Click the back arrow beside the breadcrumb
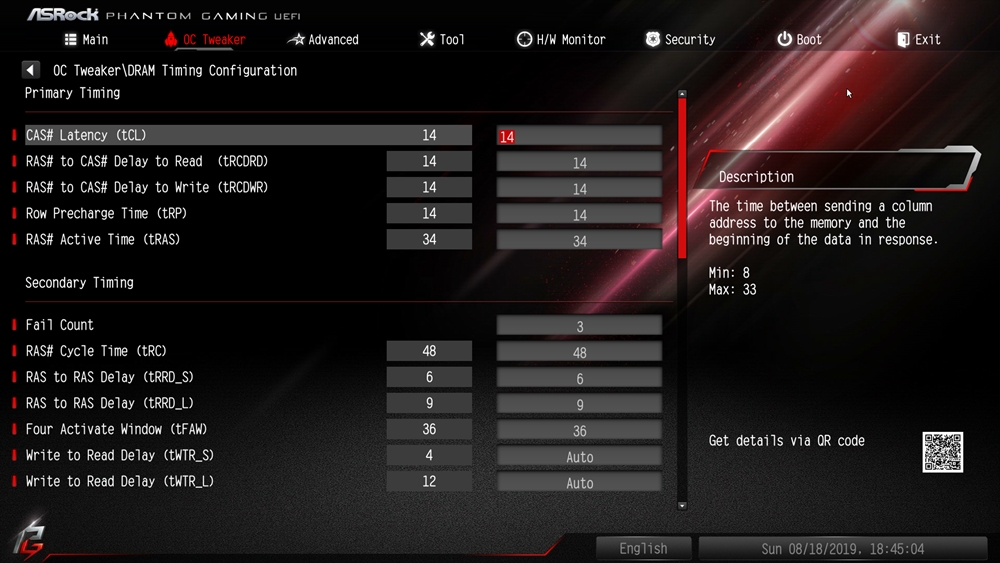The height and width of the screenshot is (563, 1000). click(31, 70)
